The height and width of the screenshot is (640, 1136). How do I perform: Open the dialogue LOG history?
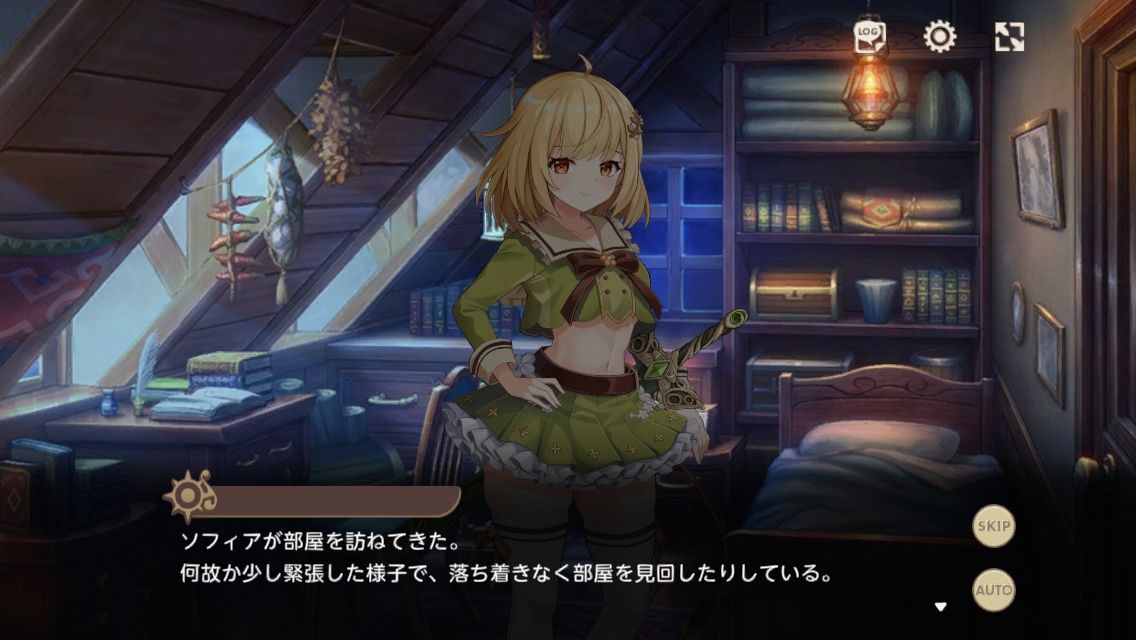click(869, 37)
